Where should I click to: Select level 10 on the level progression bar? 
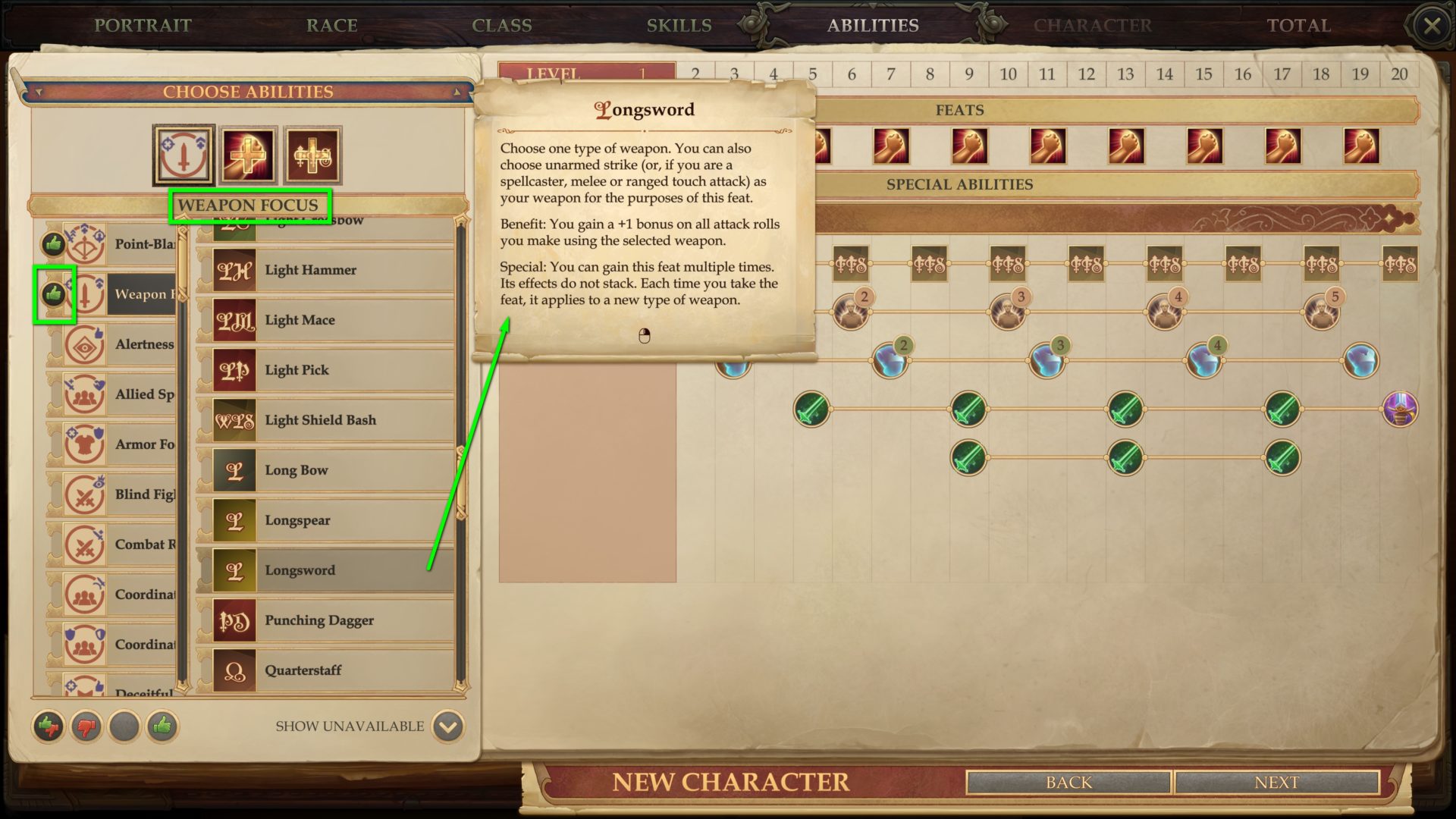[x=1008, y=74]
